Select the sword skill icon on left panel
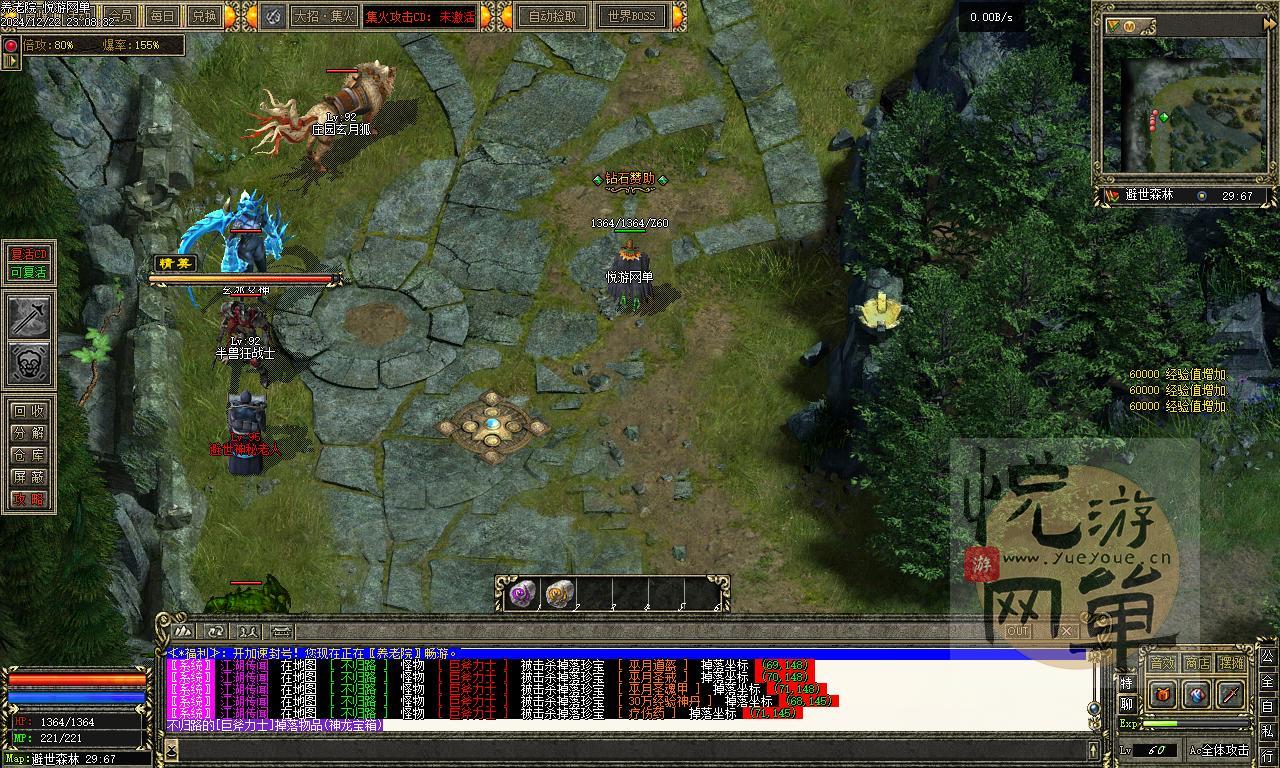This screenshot has width=1280, height=768. coord(30,318)
